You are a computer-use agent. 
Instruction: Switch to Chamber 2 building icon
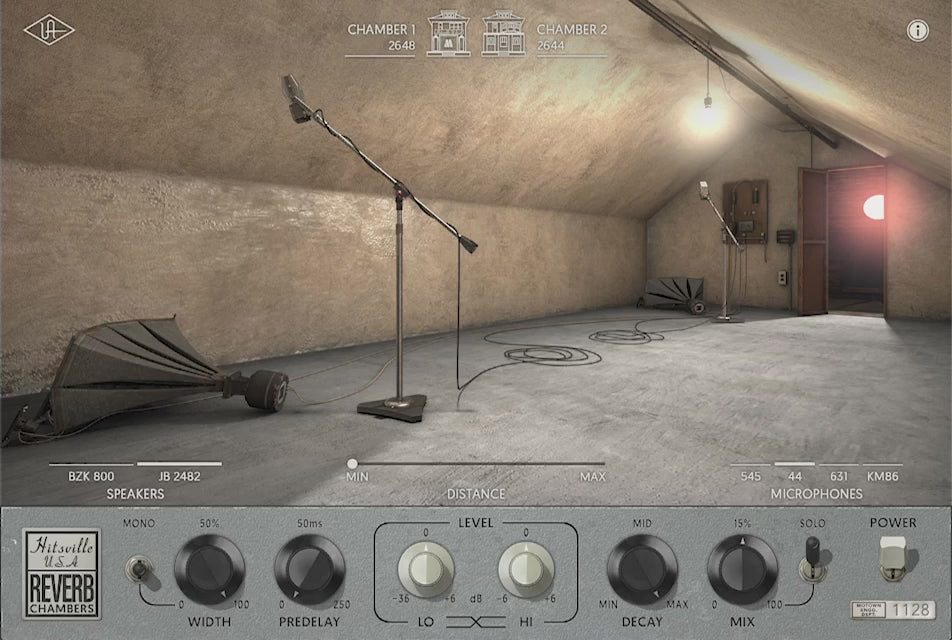(x=503, y=33)
